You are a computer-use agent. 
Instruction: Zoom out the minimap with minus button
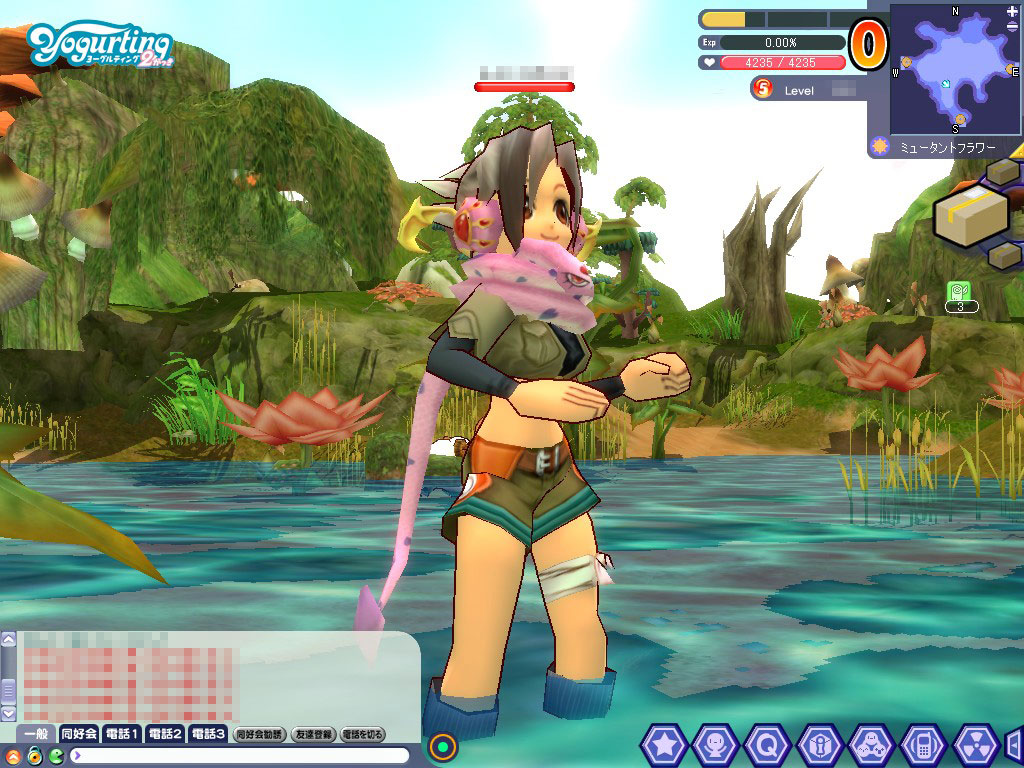1012,26
